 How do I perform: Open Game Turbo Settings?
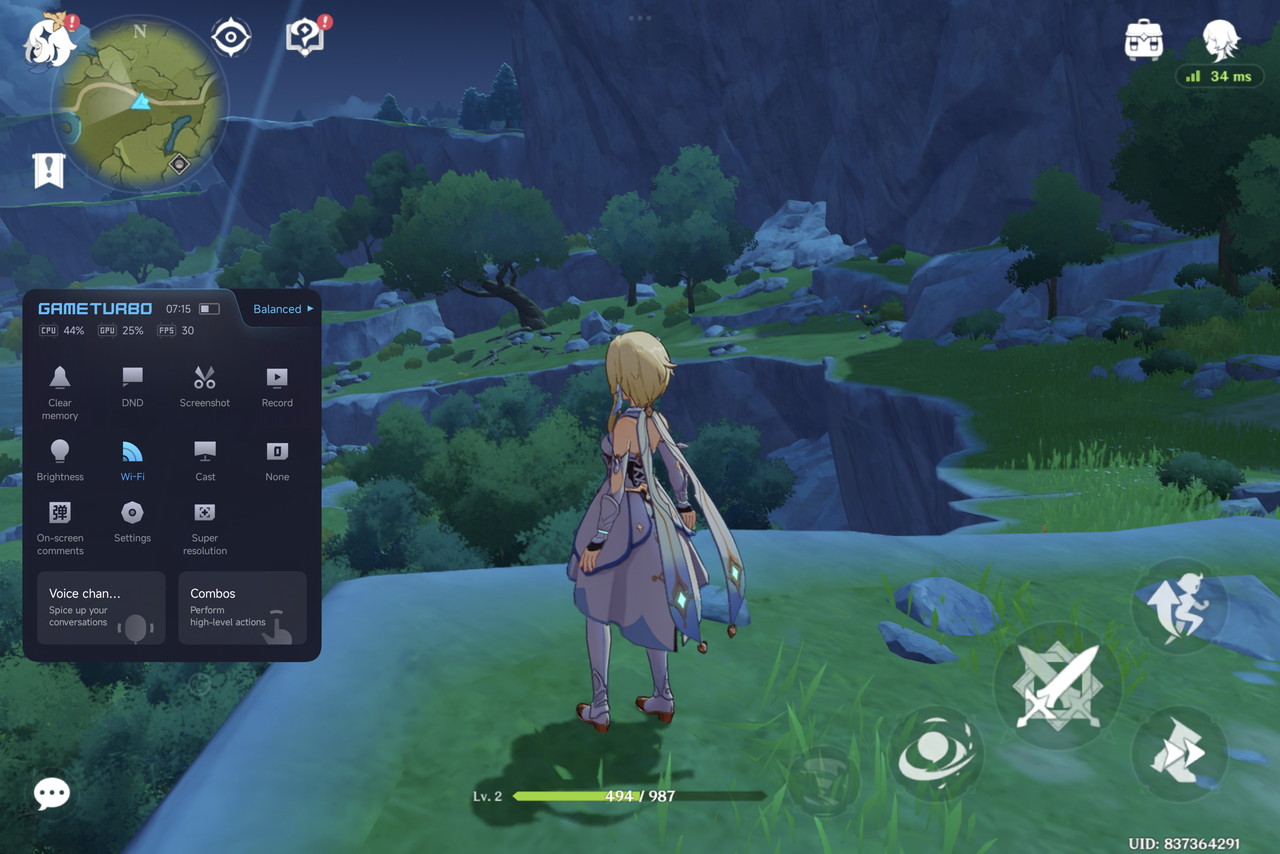tap(132, 521)
